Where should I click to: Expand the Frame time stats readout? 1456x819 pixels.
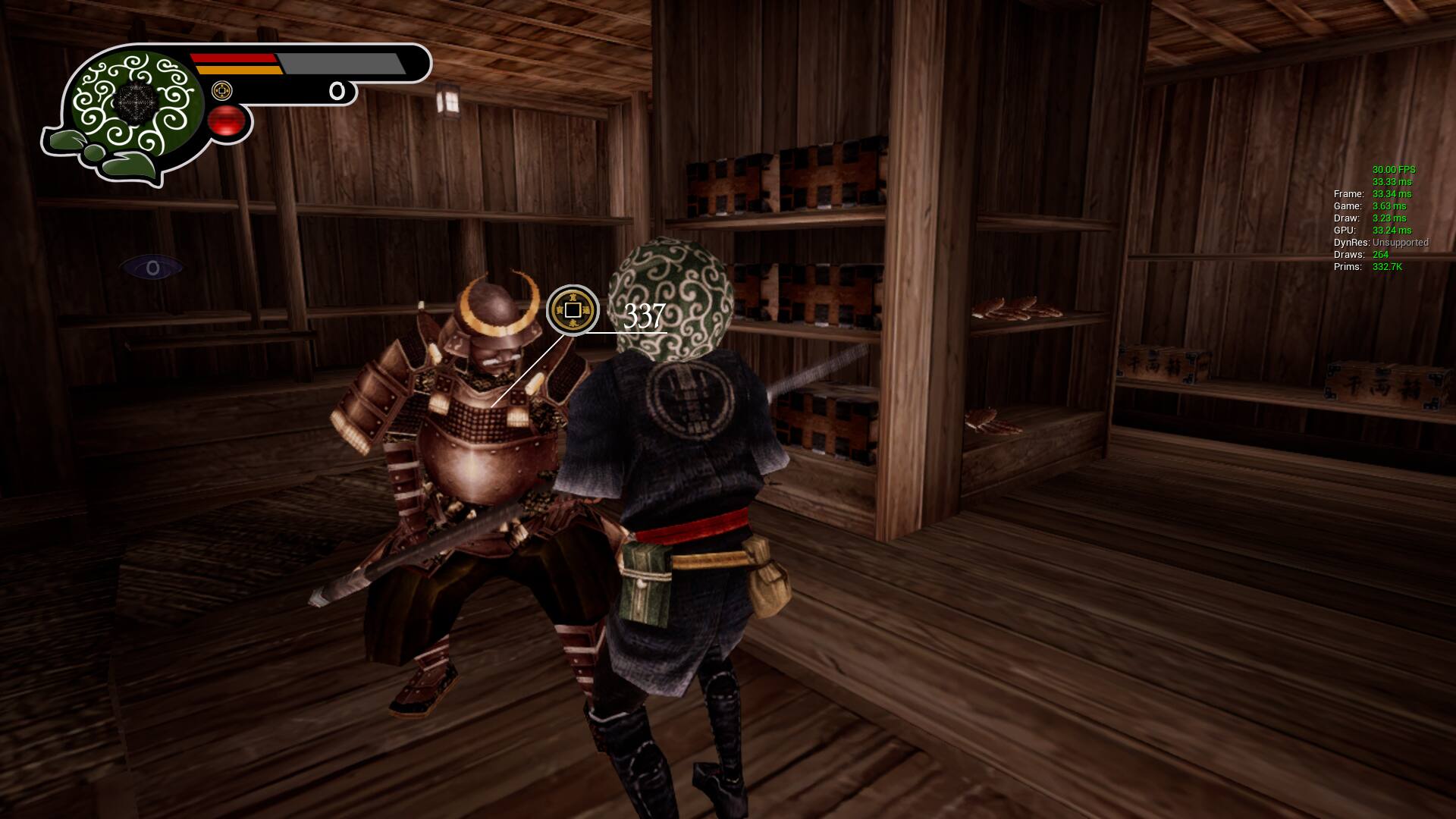coord(1373,194)
